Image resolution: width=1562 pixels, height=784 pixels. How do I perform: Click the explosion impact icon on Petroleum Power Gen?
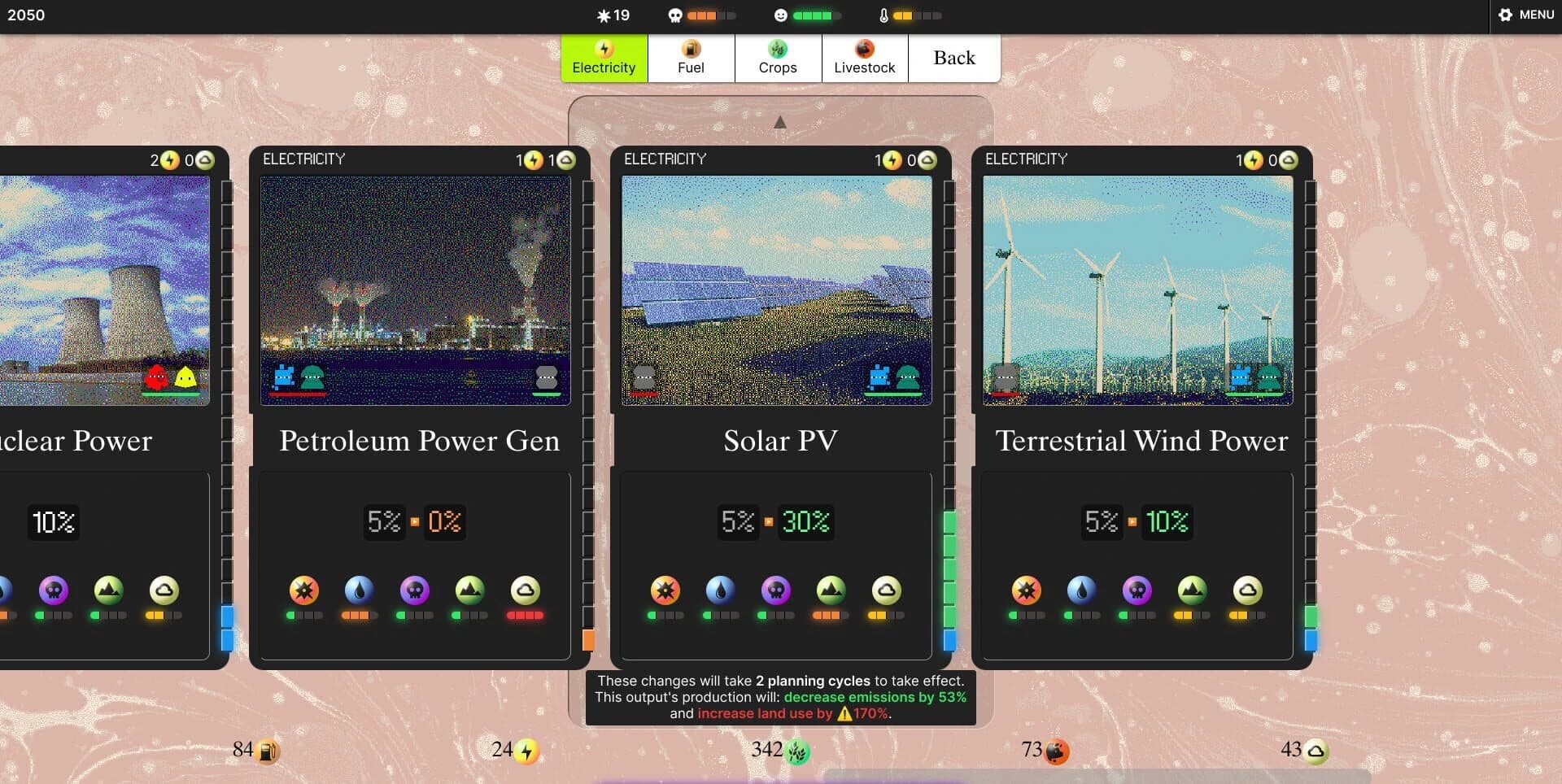[303, 591]
